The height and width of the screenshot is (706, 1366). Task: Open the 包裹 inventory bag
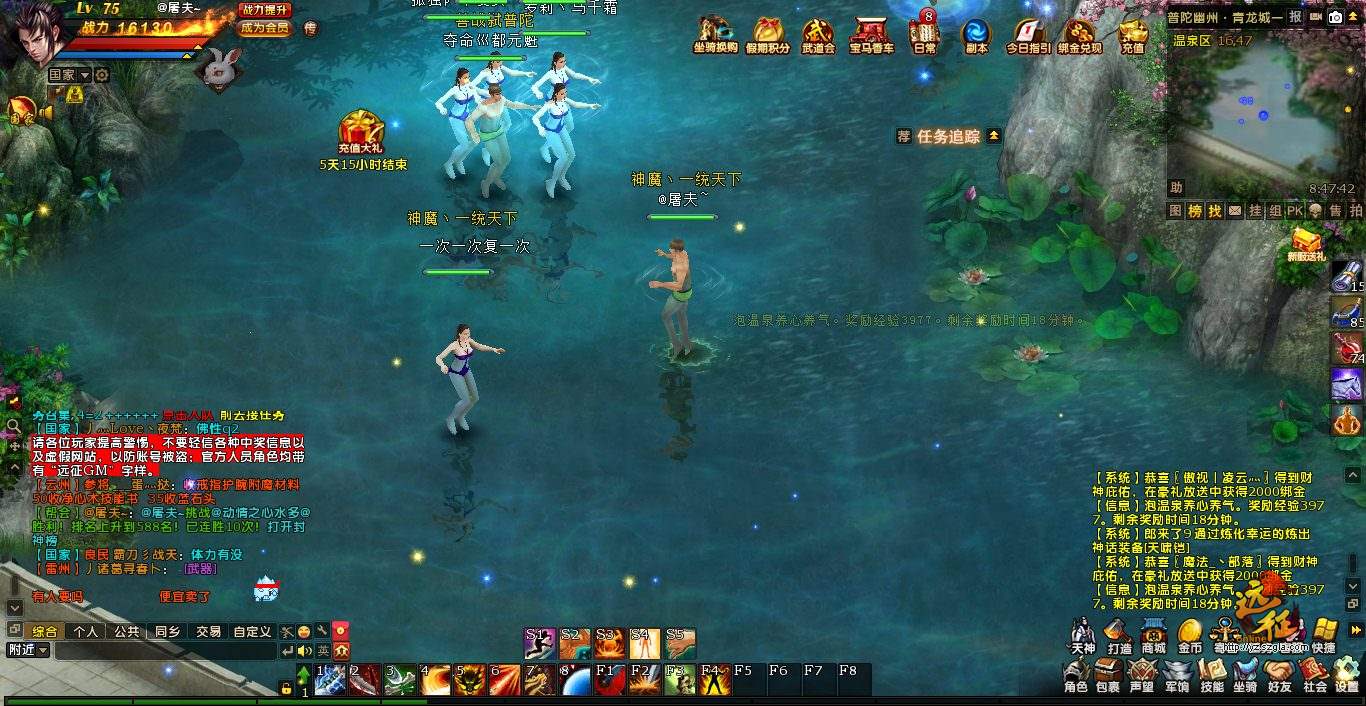[1107, 675]
